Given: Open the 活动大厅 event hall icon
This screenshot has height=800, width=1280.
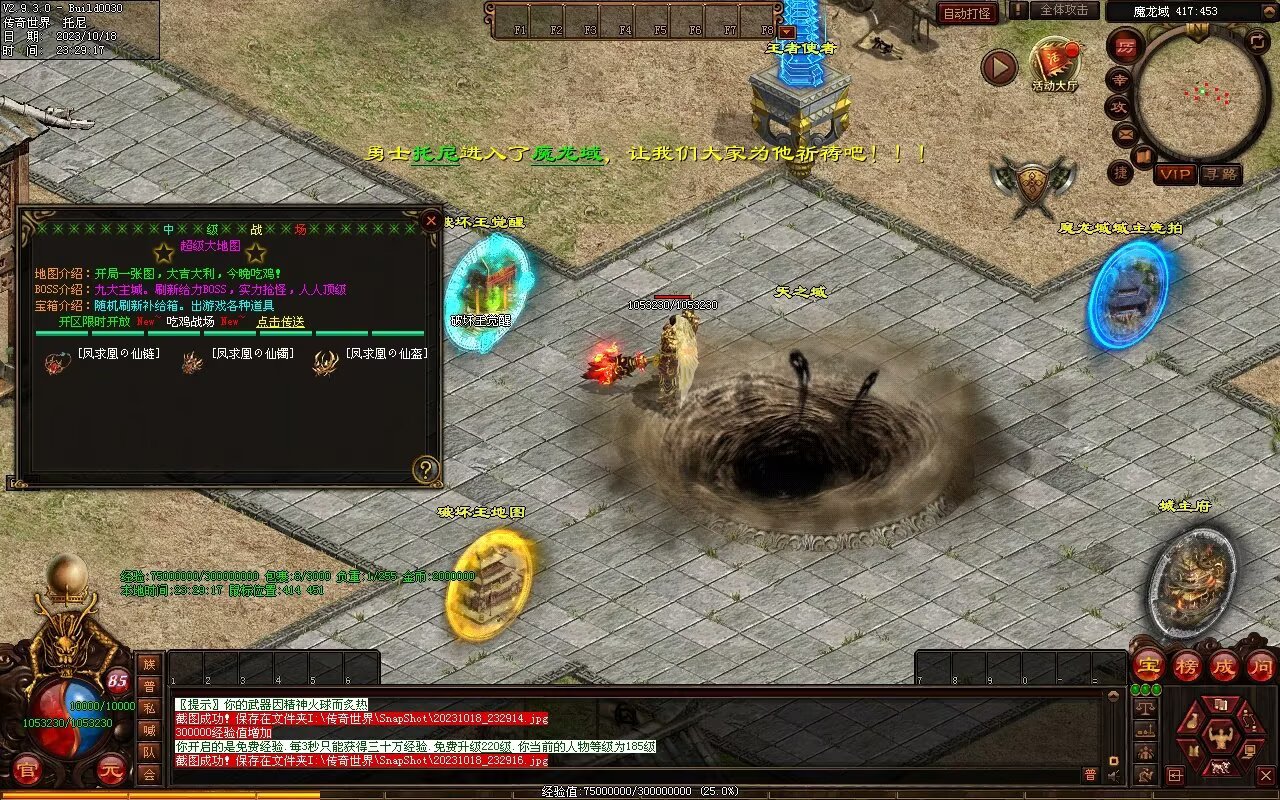Looking at the screenshot, I should (x=1055, y=64).
